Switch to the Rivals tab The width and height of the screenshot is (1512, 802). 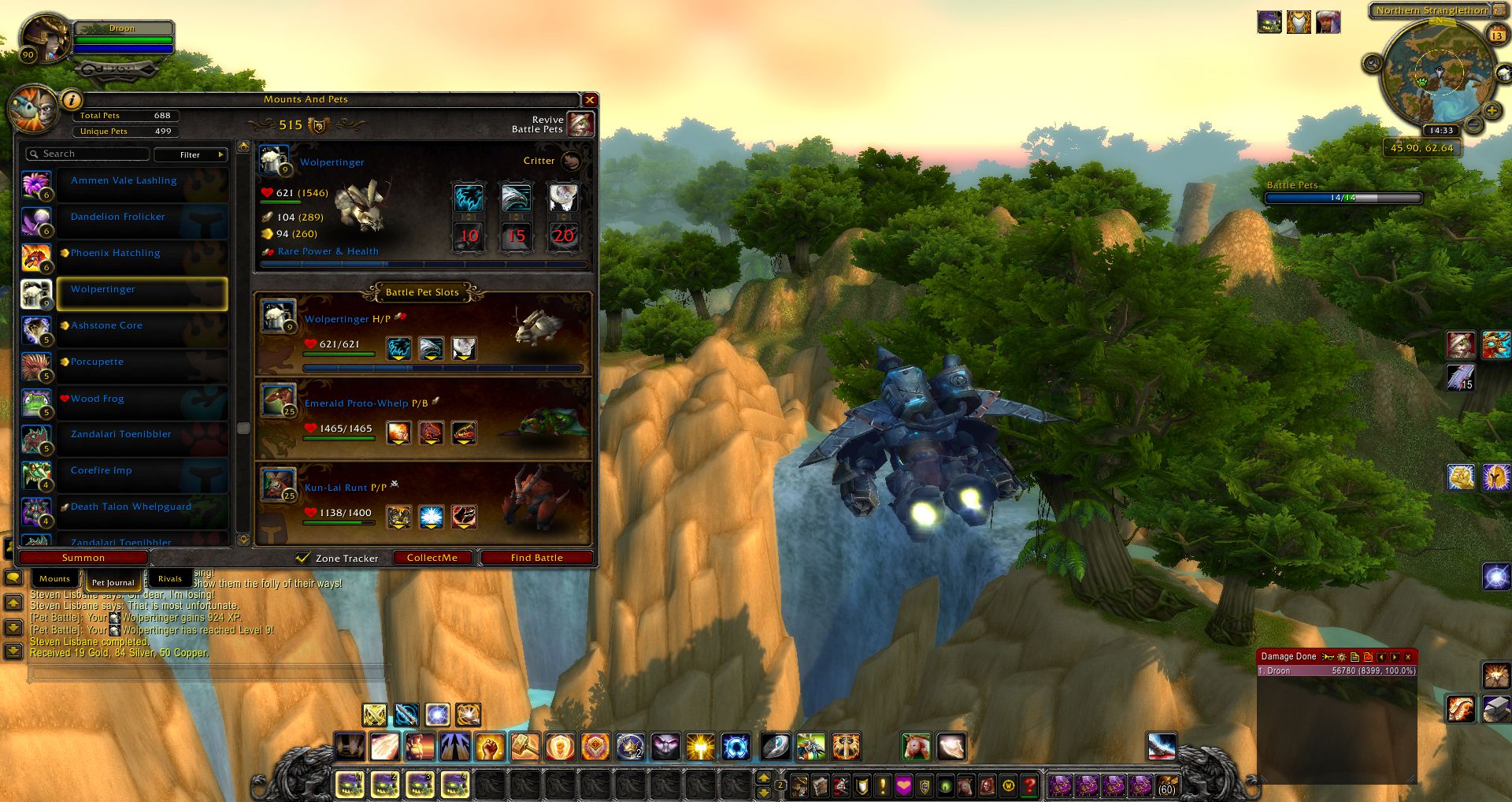[169, 579]
